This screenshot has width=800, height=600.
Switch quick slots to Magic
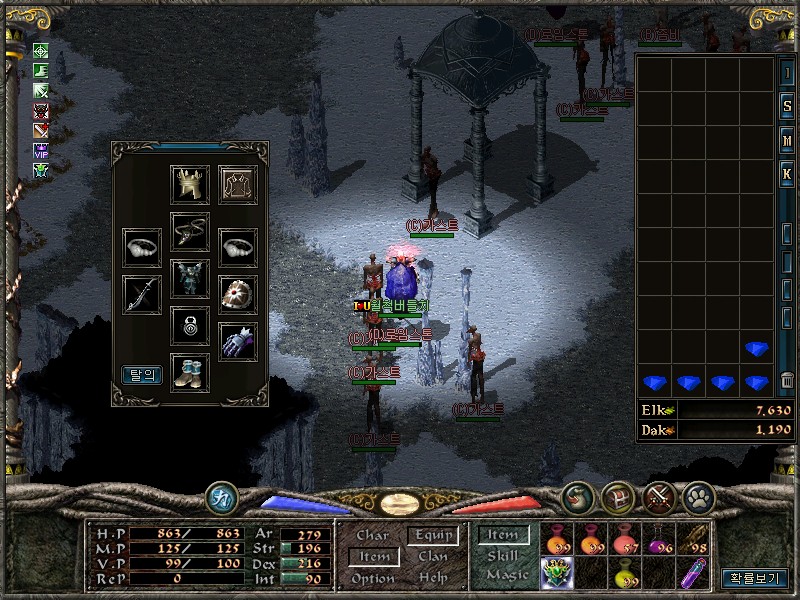tap(503, 575)
